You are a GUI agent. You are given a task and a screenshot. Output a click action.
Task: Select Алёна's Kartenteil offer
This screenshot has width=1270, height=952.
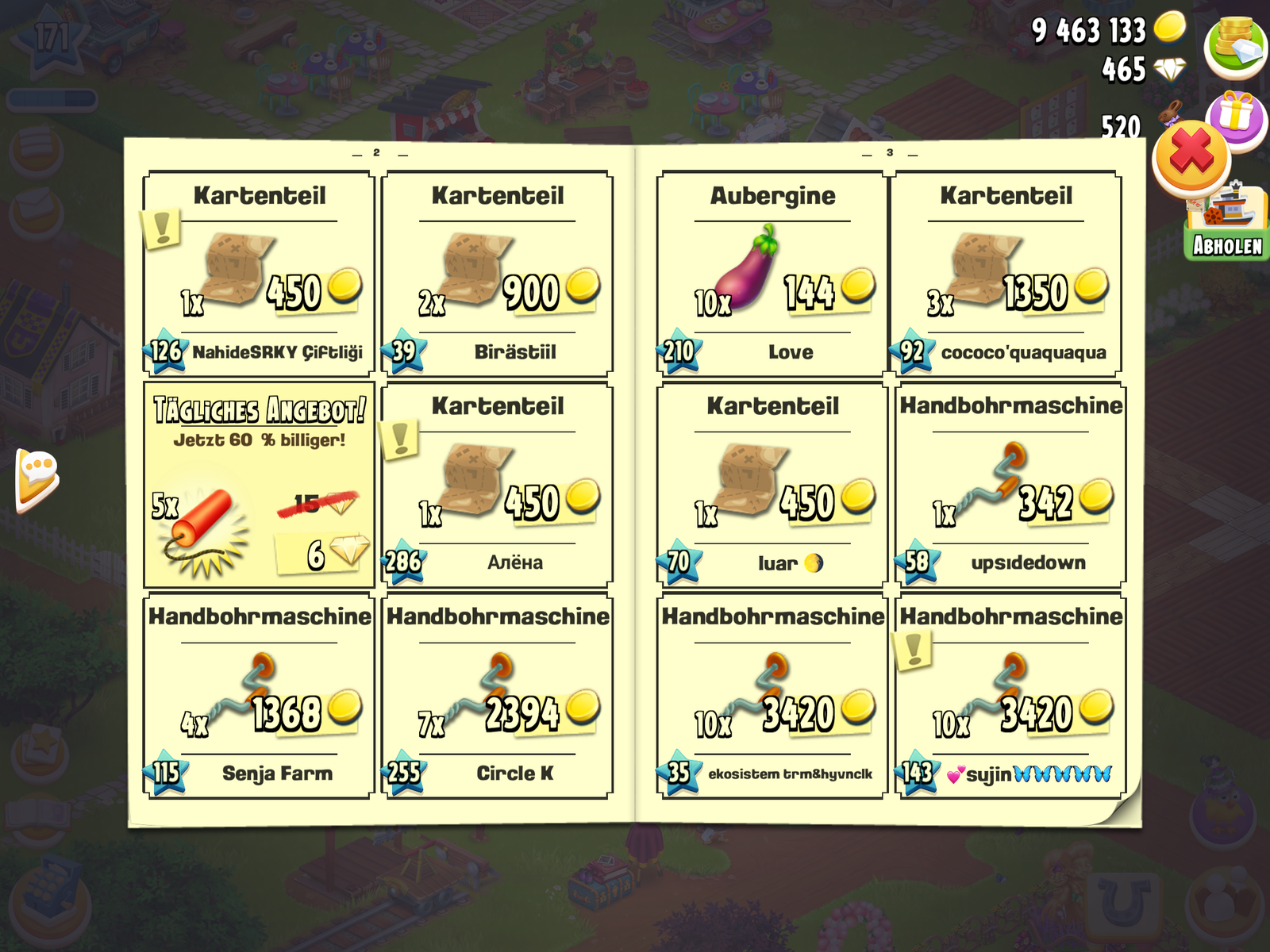(x=497, y=486)
